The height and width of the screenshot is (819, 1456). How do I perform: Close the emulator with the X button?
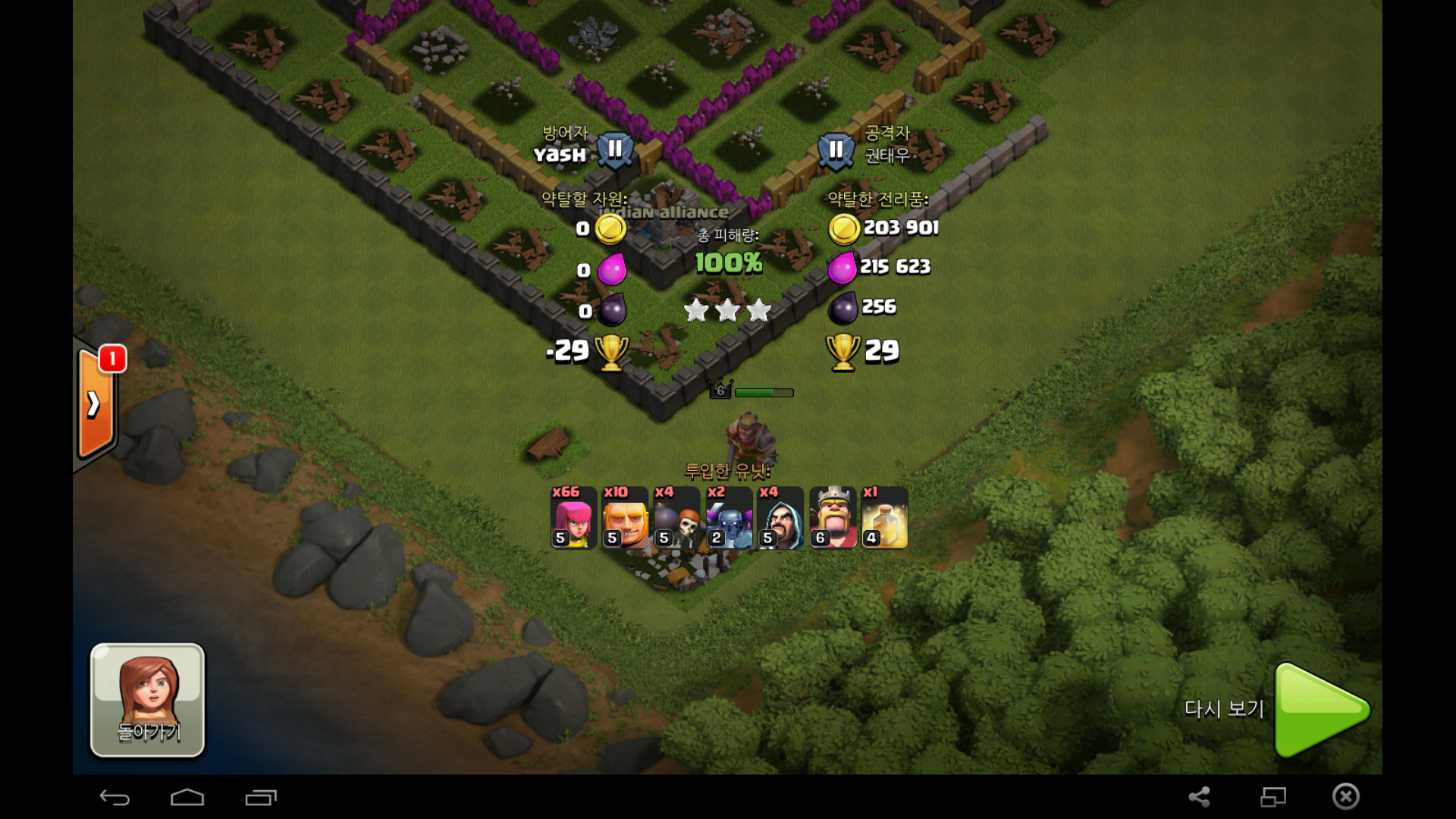tap(1346, 796)
